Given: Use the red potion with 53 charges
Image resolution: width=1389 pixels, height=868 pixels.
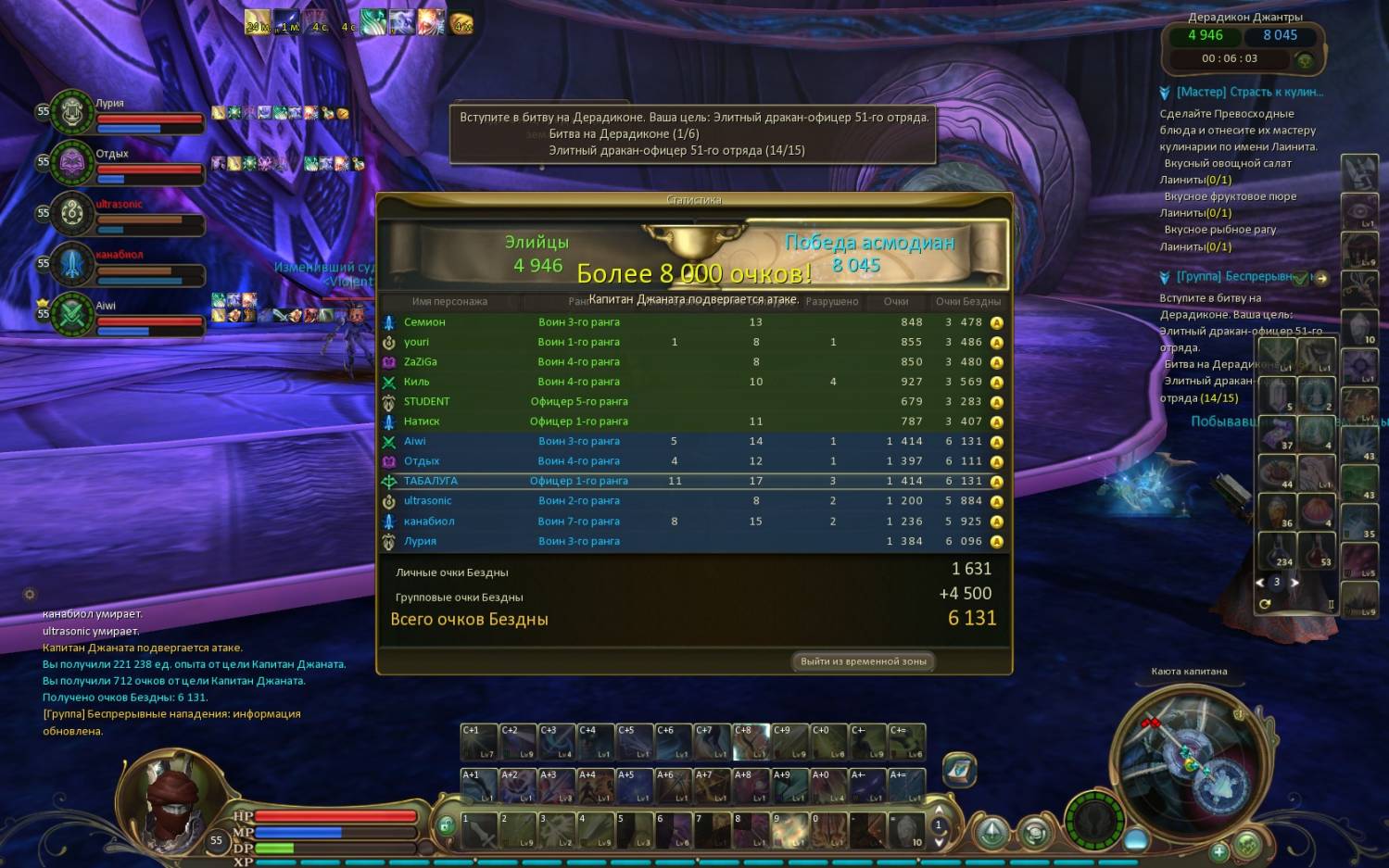Looking at the screenshot, I should pyautogui.click(x=1318, y=551).
